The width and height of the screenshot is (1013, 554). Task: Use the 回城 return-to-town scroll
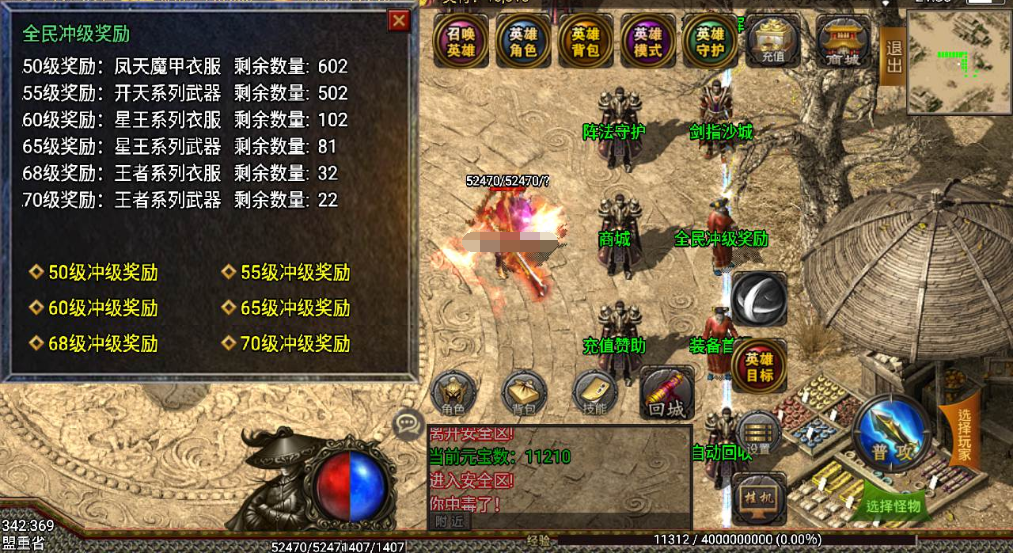(667, 393)
